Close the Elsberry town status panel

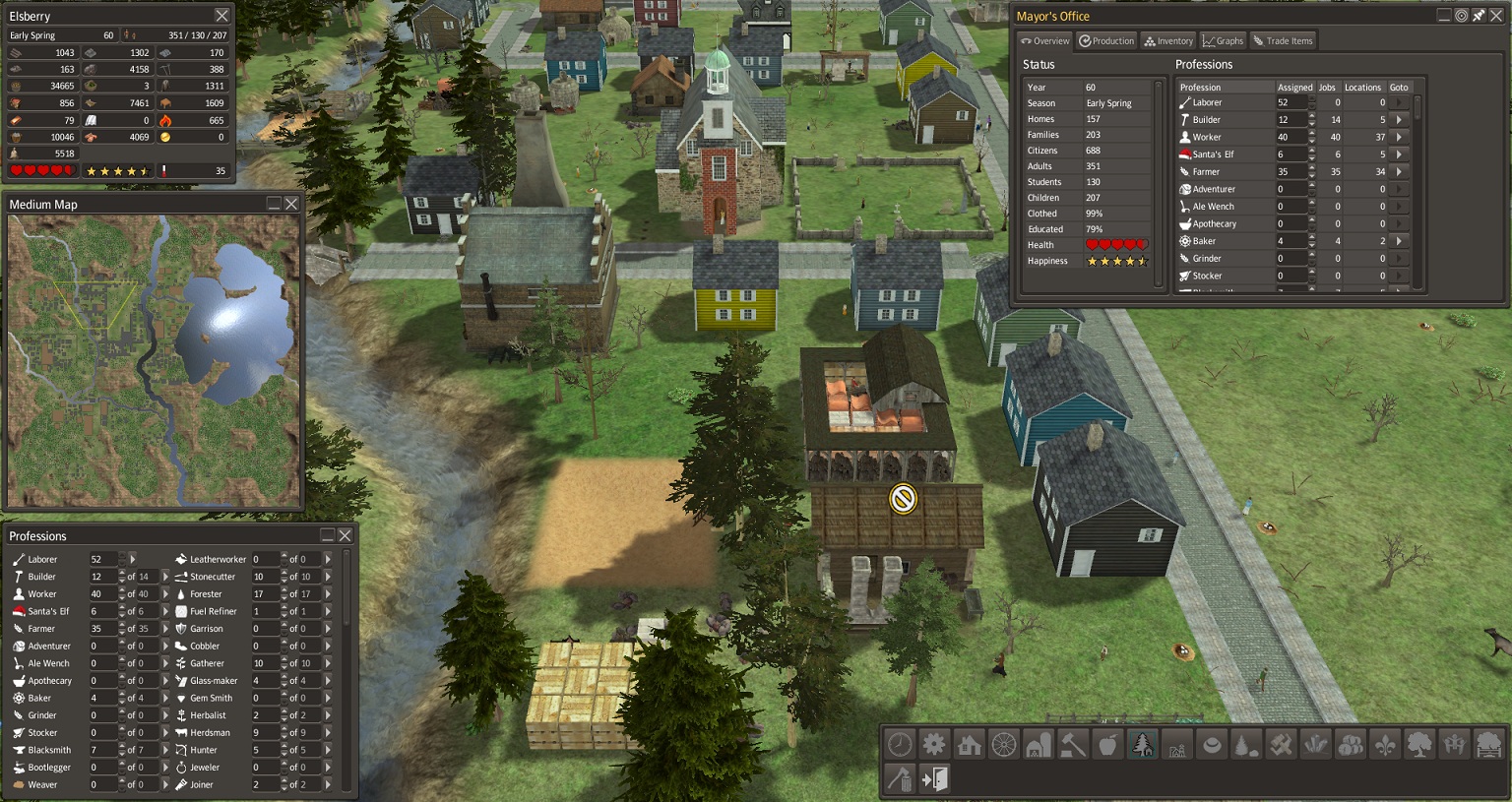(221, 16)
